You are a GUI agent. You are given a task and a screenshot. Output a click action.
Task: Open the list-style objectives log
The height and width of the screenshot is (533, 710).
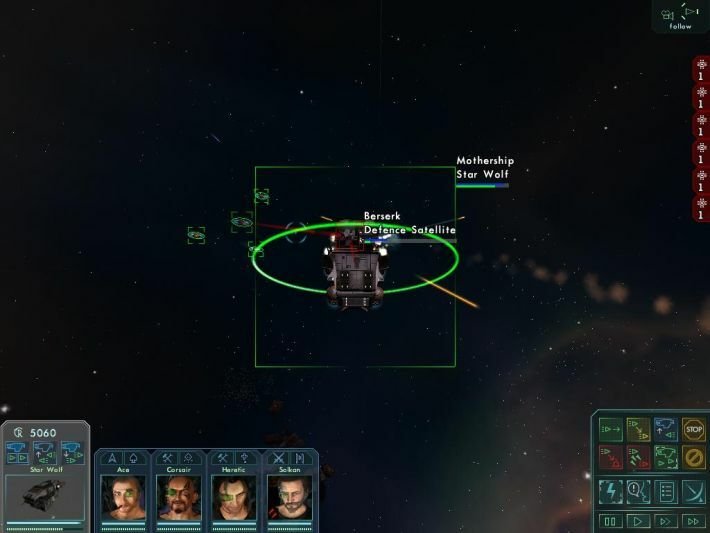665,490
